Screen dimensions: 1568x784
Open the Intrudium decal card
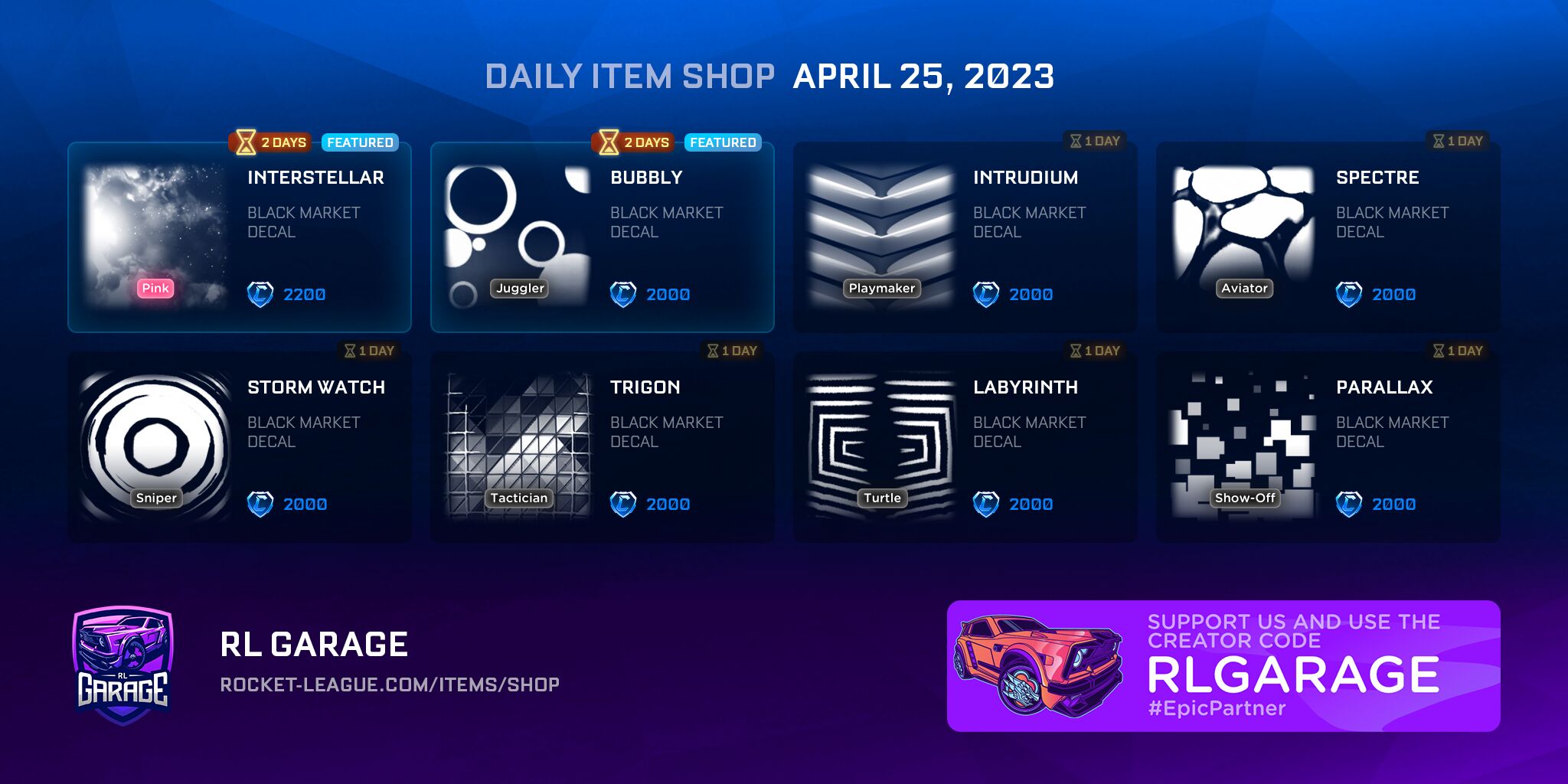coord(965,237)
